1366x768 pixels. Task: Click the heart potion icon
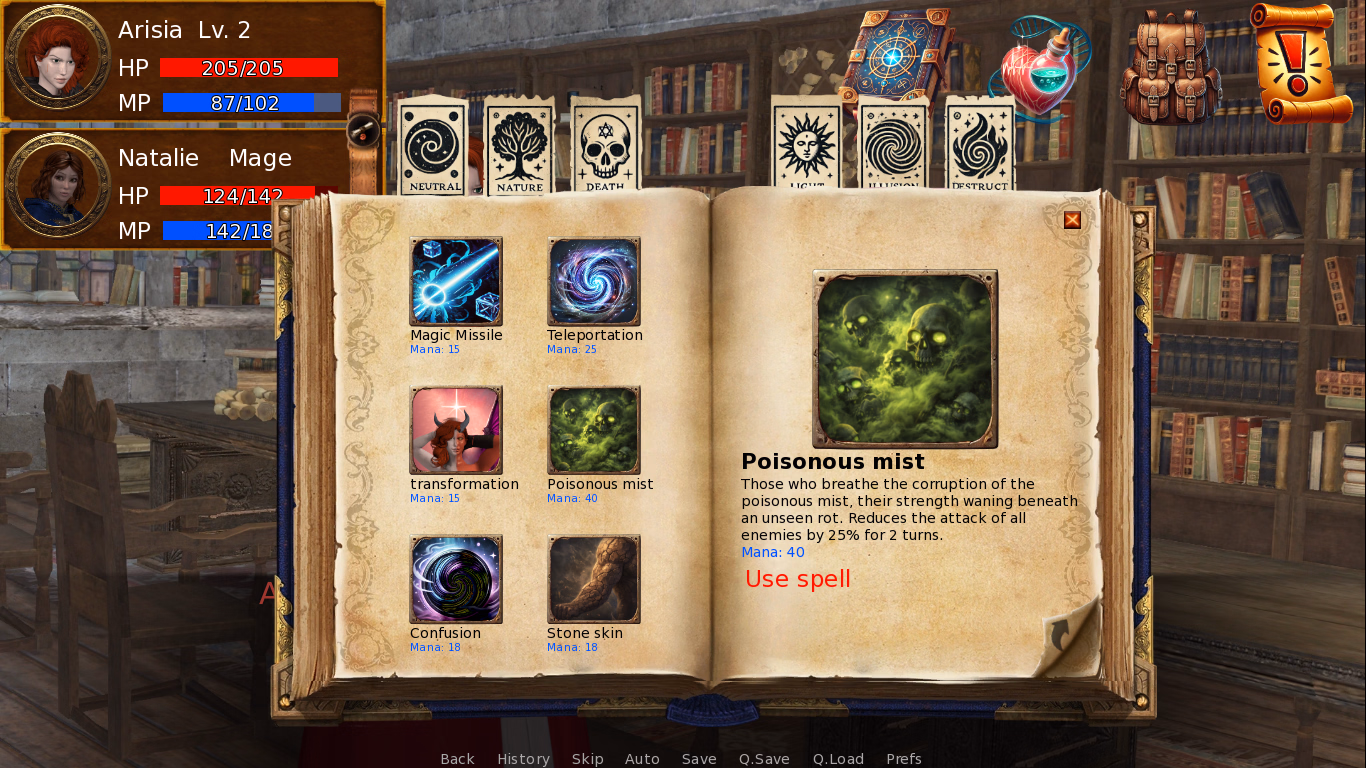pos(1040,70)
